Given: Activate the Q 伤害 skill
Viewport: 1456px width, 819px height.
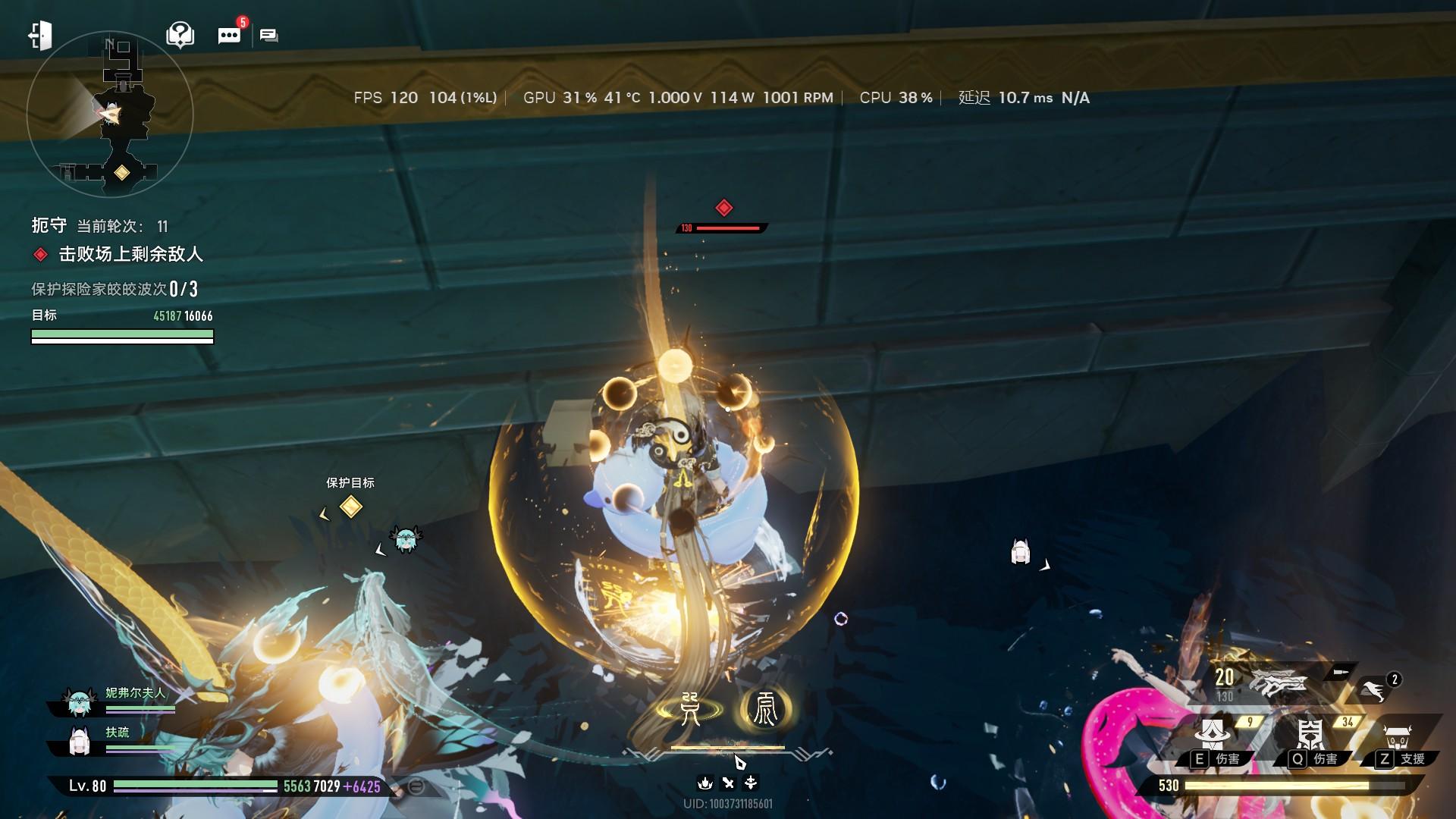Looking at the screenshot, I should pyautogui.click(x=1310, y=736).
